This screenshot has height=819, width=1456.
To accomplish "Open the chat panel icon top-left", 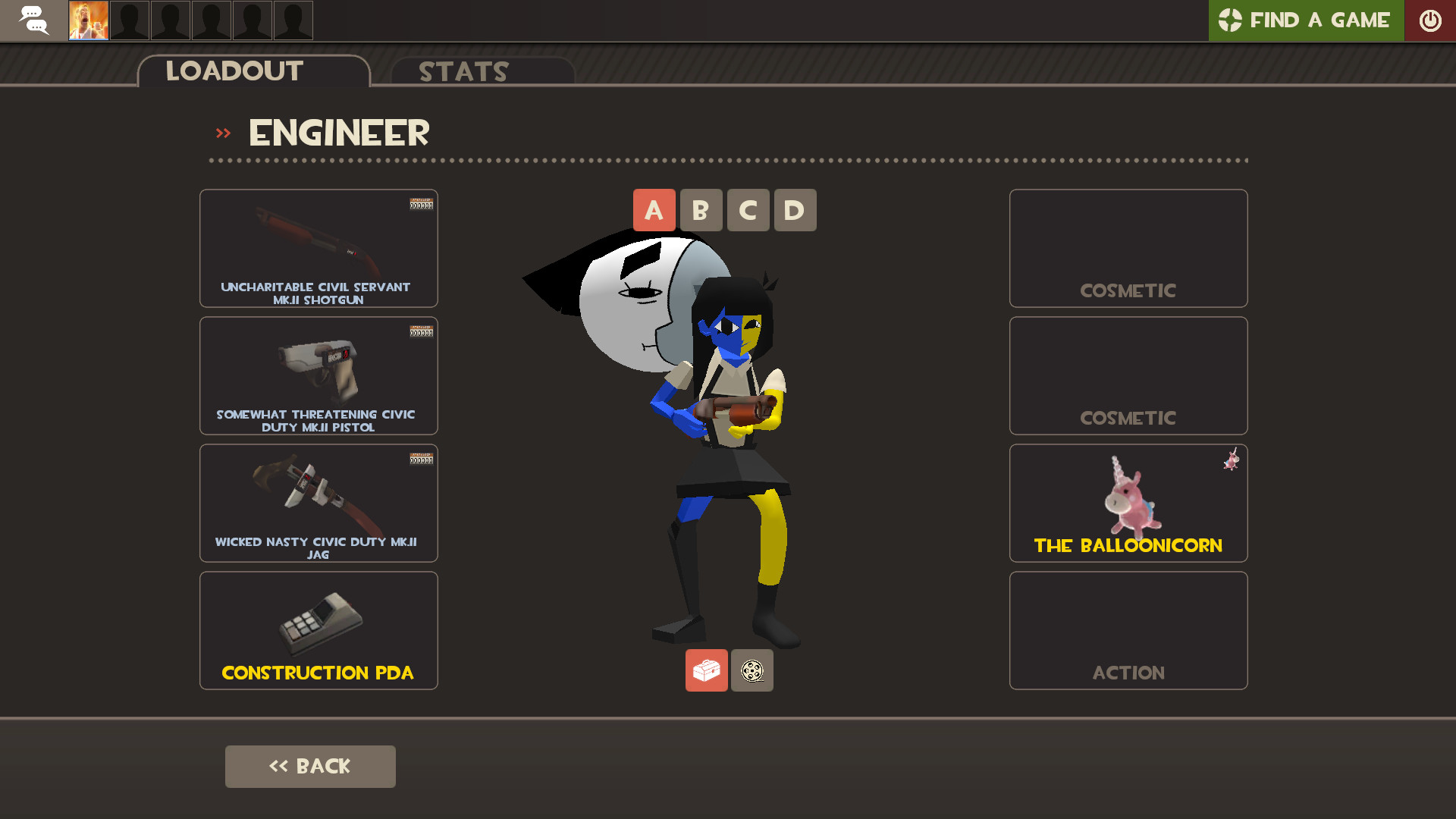I will click(33, 20).
